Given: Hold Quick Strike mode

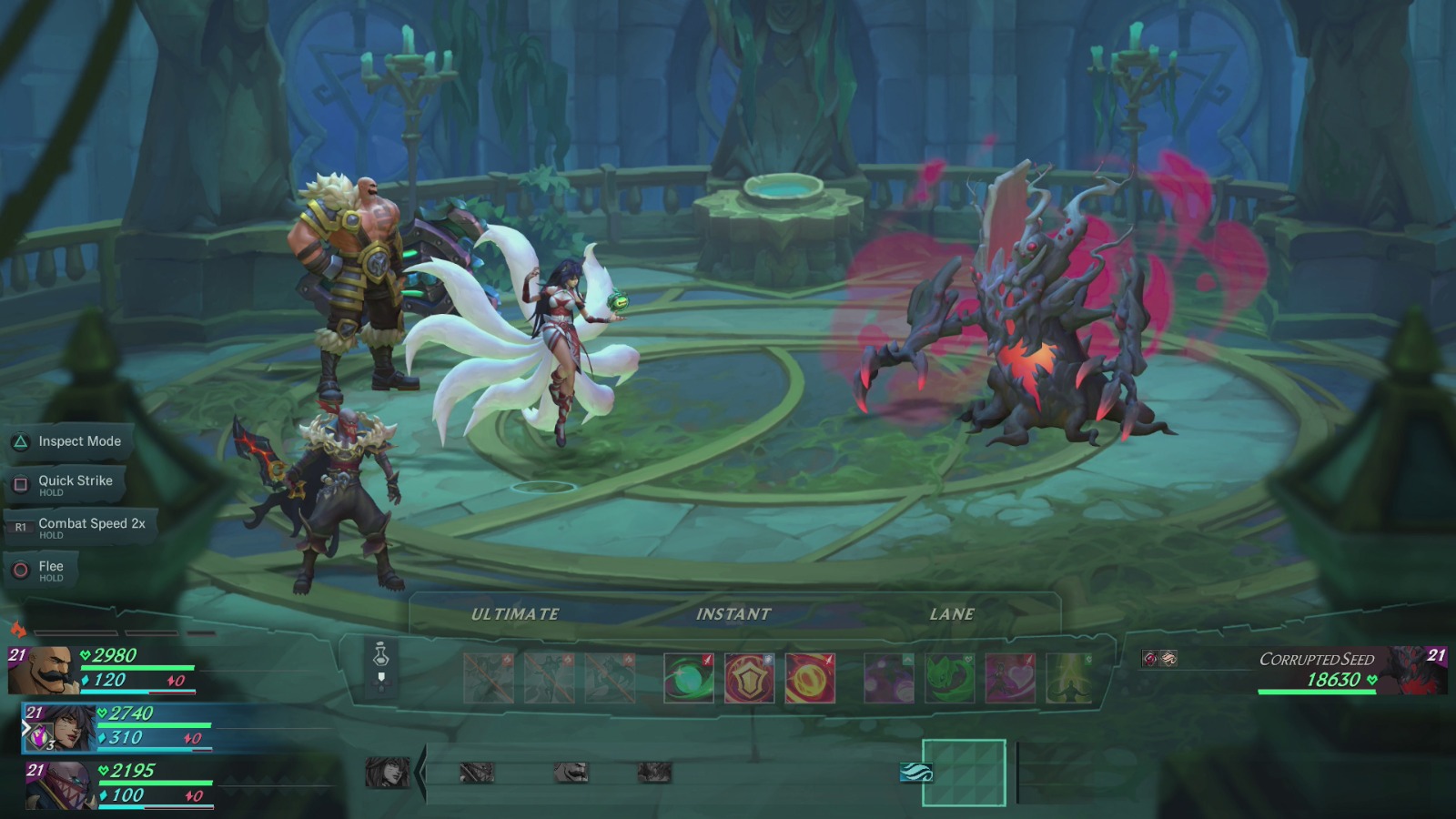Looking at the screenshot, I should tap(73, 480).
